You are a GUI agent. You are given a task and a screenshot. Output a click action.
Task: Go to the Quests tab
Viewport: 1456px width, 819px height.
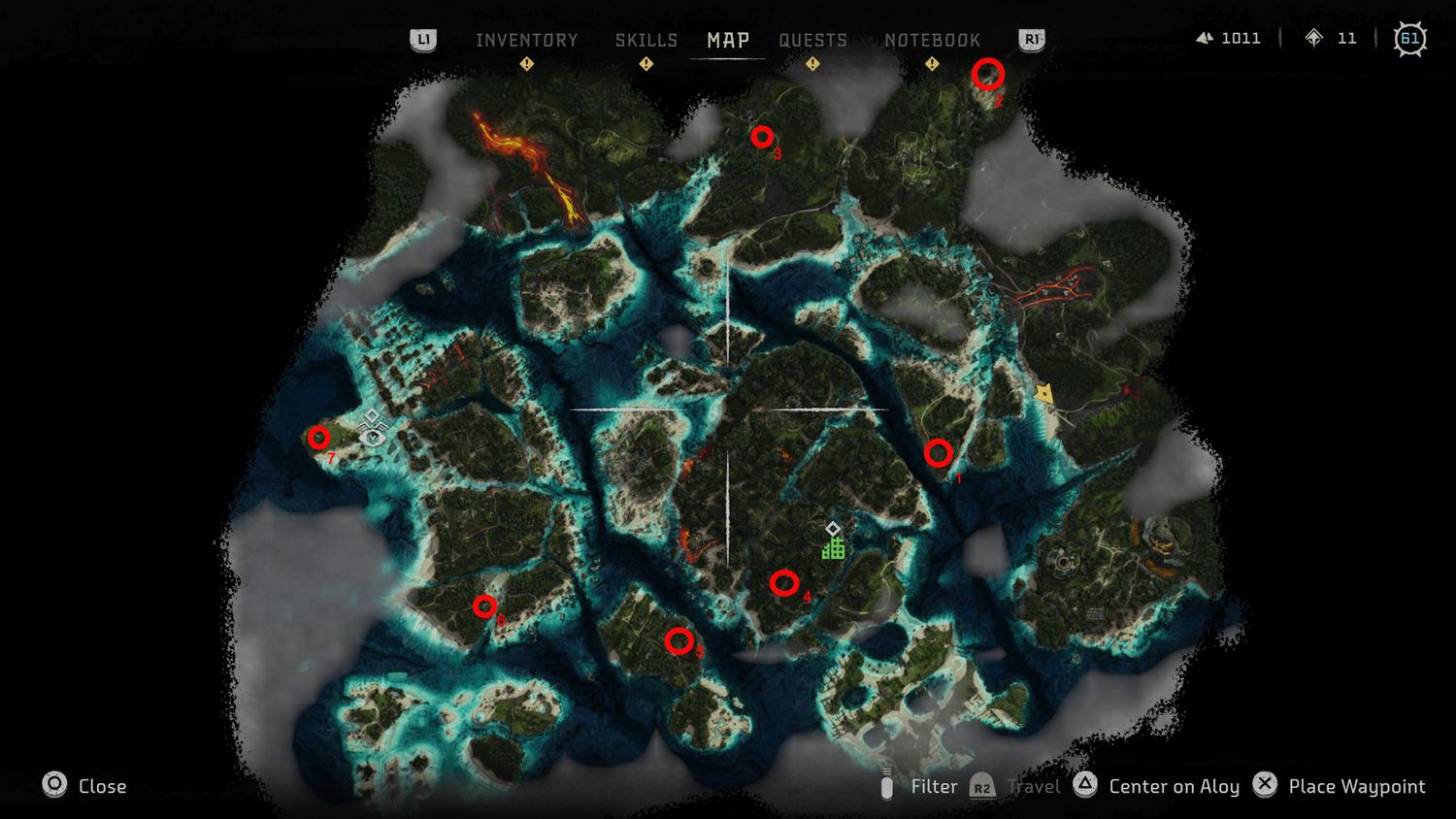tap(812, 40)
